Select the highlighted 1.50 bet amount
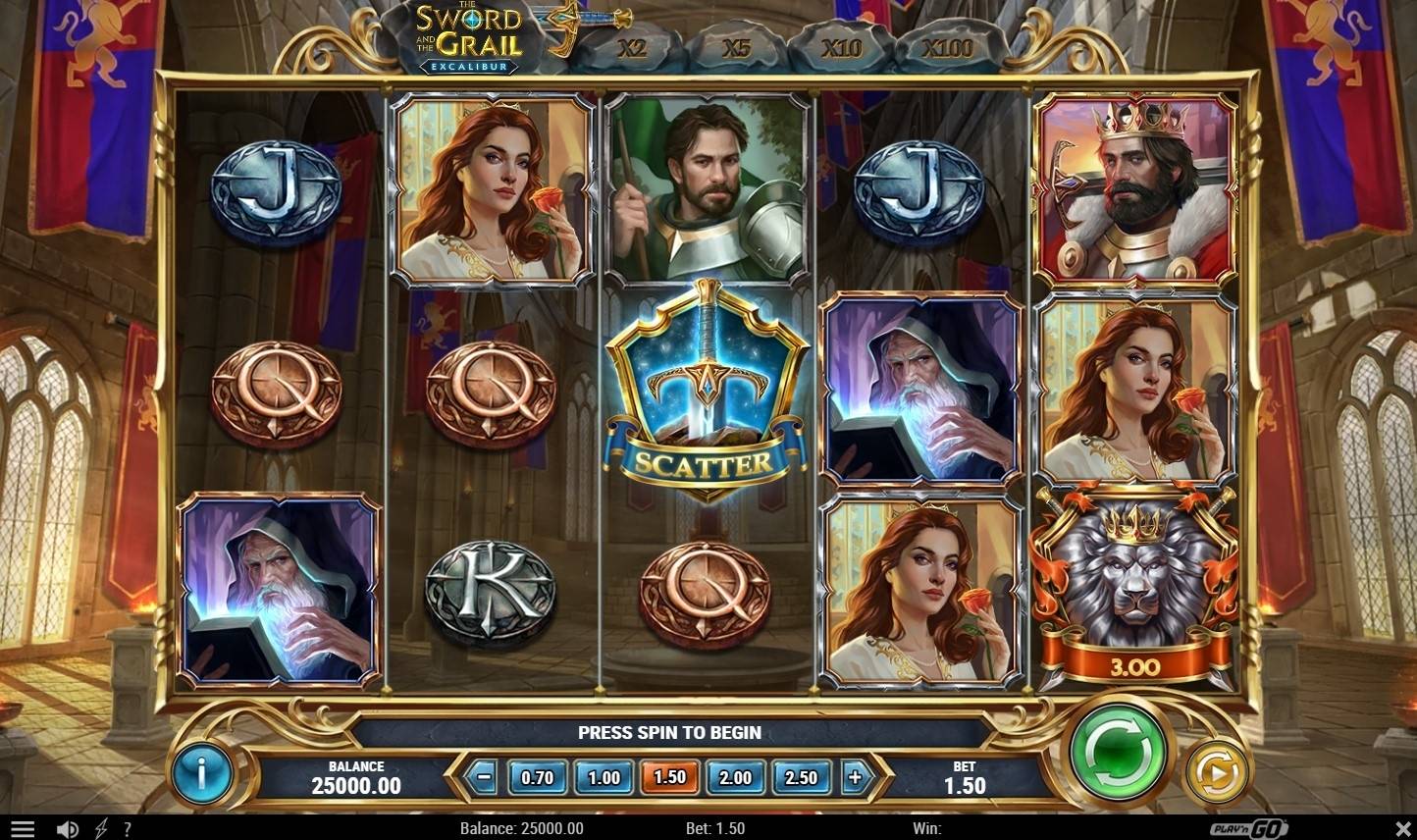The height and width of the screenshot is (840, 1417). point(669,777)
